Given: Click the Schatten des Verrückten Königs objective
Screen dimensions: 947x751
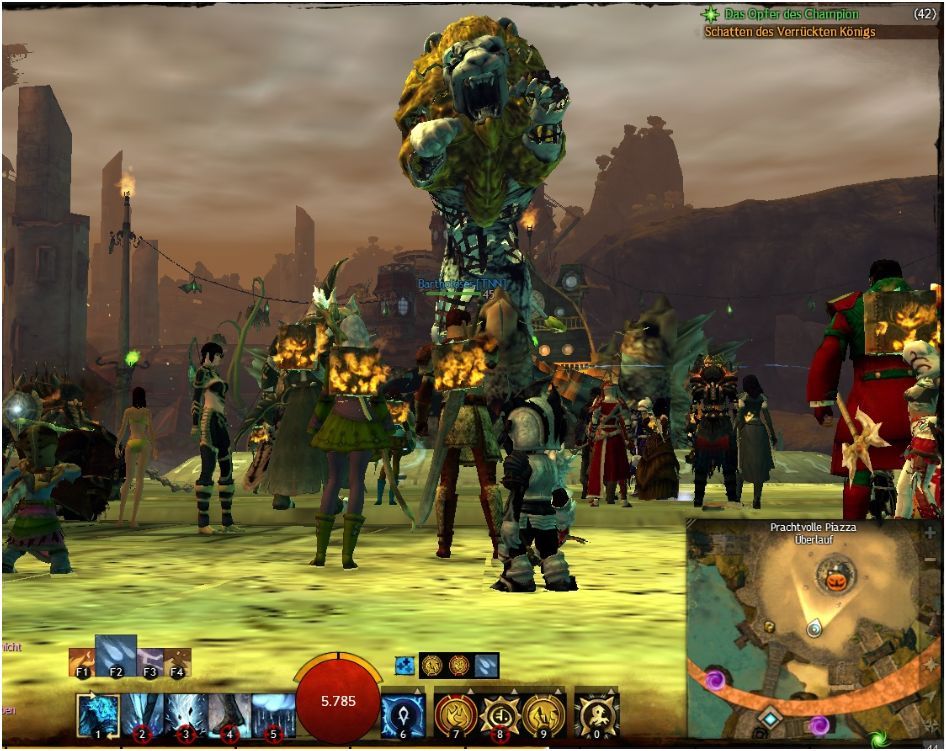Looking at the screenshot, I should coord(789,32).
